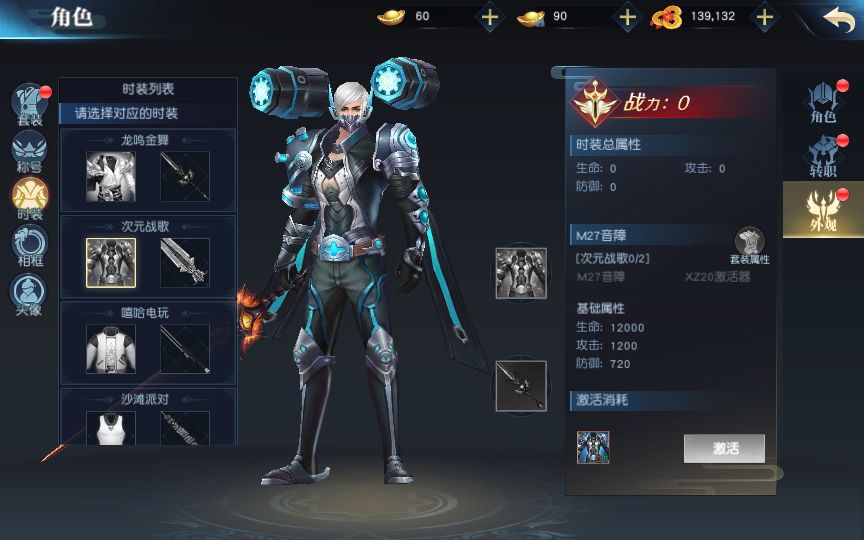
Task: Add more bound ingots with the plus button
Action: [x=627, y=17]
